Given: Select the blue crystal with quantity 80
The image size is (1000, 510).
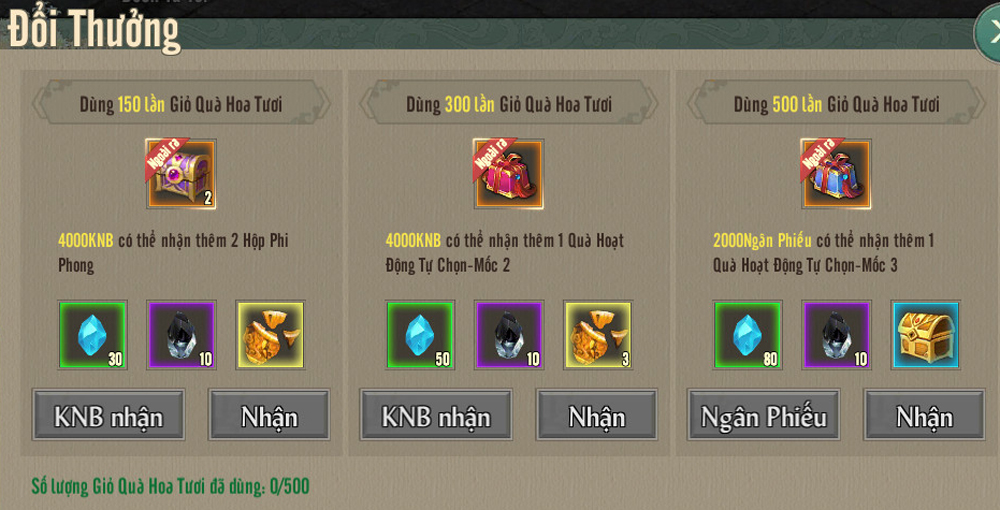Looking at the screenshot, I should tap(747, 334).
